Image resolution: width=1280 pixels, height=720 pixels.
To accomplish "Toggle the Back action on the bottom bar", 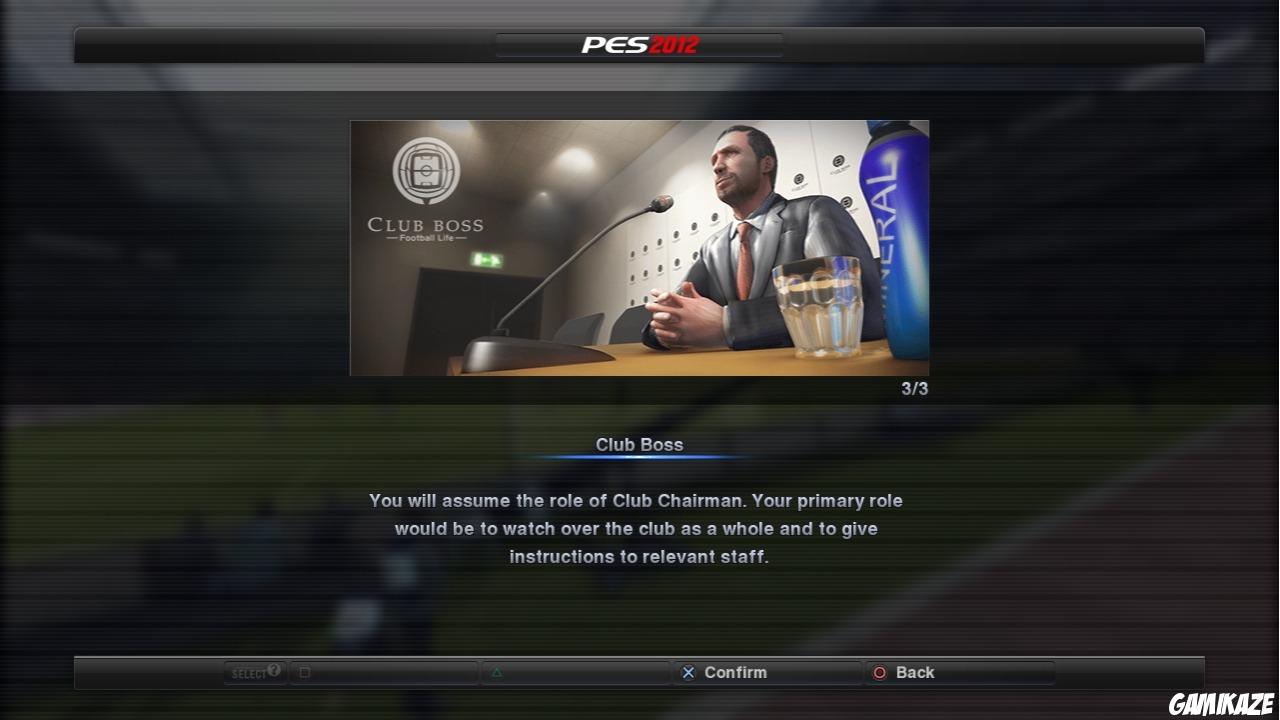I will tap(915, 672).
